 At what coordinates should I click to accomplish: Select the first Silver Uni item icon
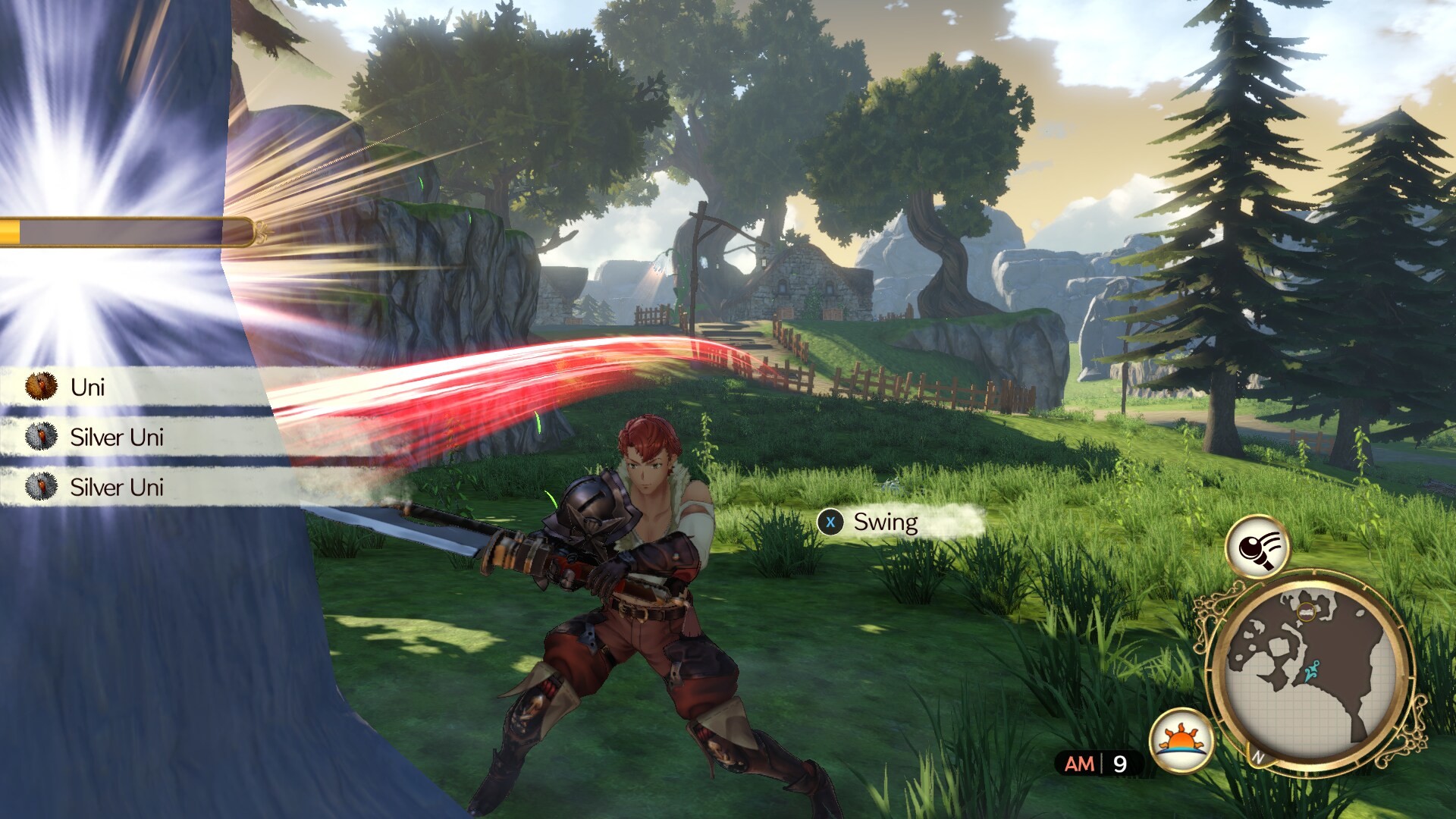43,437
